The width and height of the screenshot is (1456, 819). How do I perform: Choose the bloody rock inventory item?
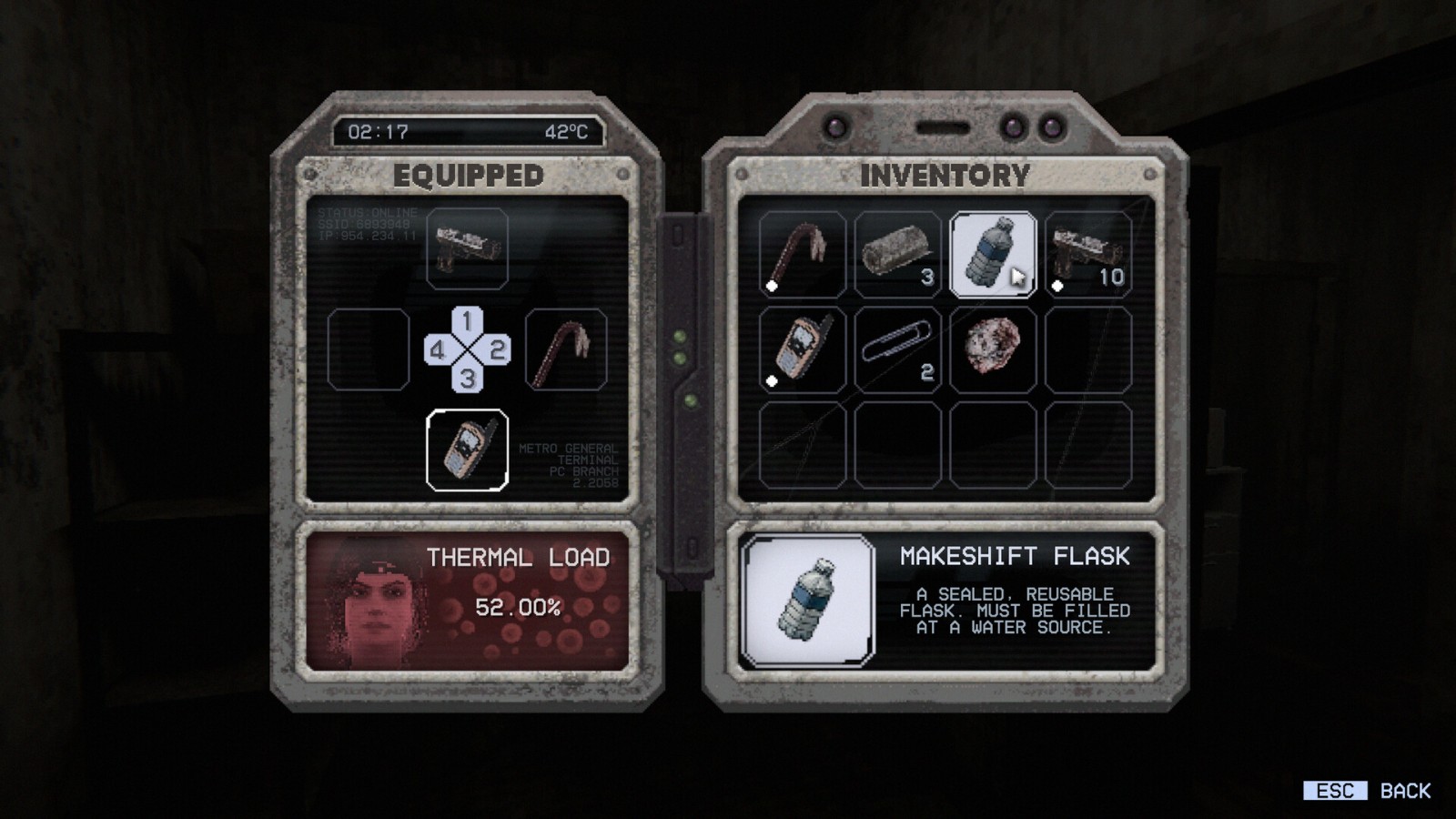(x=992, y=350)
